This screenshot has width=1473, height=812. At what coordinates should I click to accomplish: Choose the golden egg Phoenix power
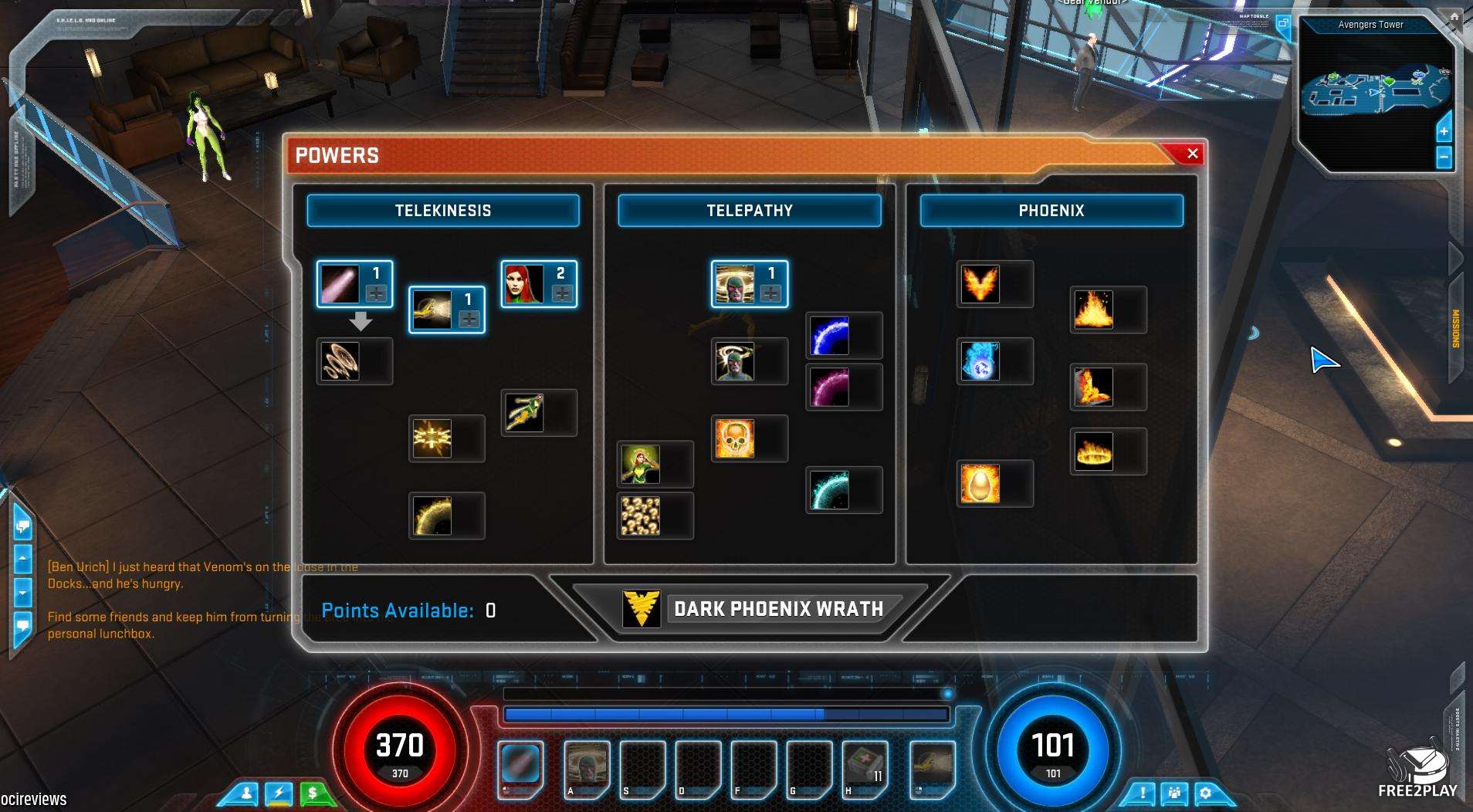tap(980, 484)
